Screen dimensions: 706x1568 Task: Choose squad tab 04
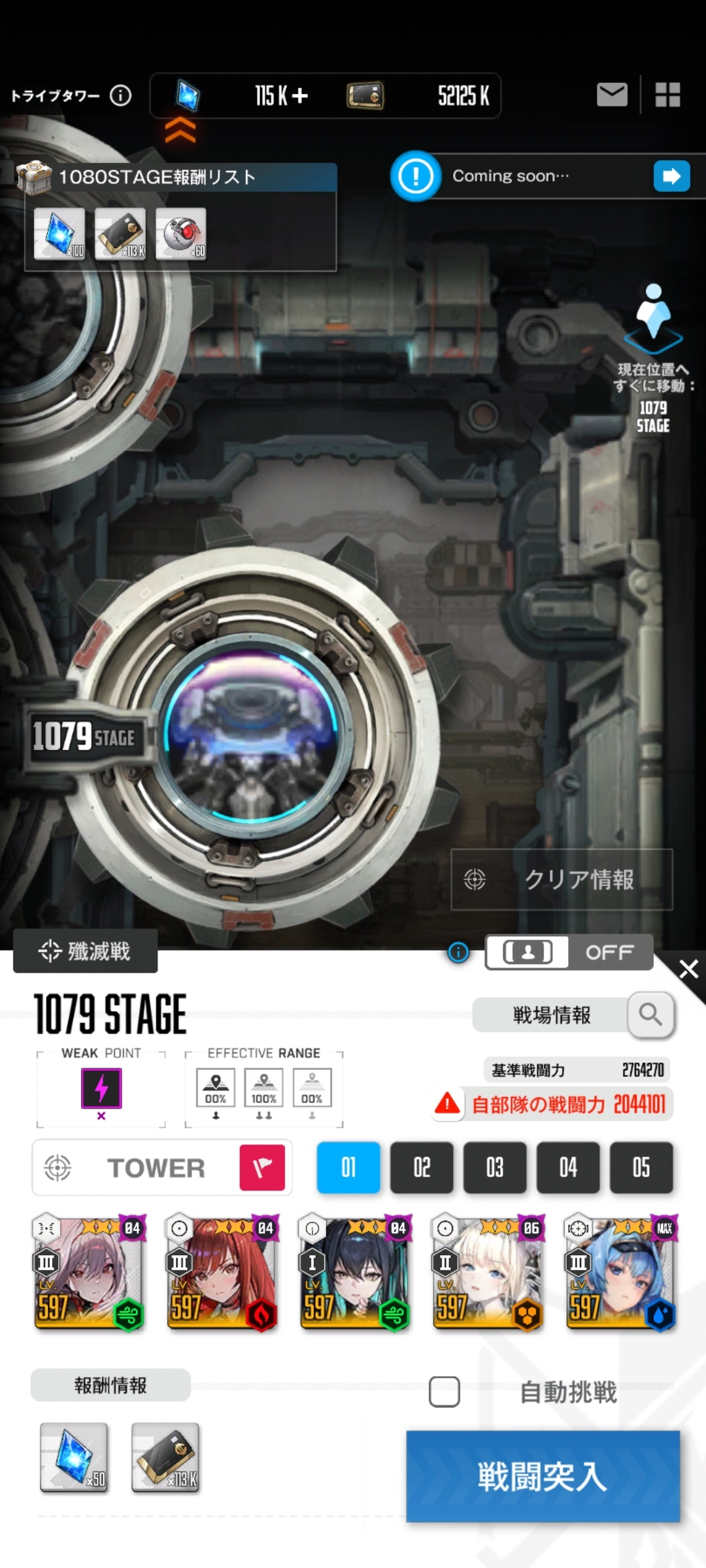coord(568,1167)
